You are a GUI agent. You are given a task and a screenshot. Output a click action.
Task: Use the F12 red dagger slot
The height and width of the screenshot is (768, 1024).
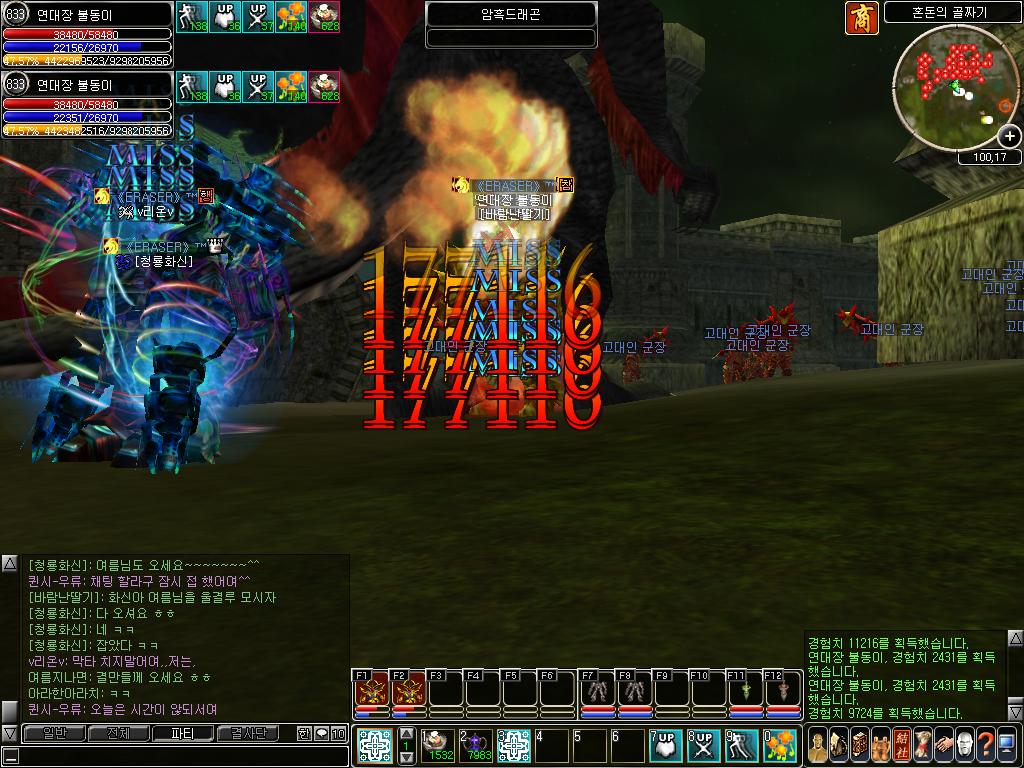point(783,692)
